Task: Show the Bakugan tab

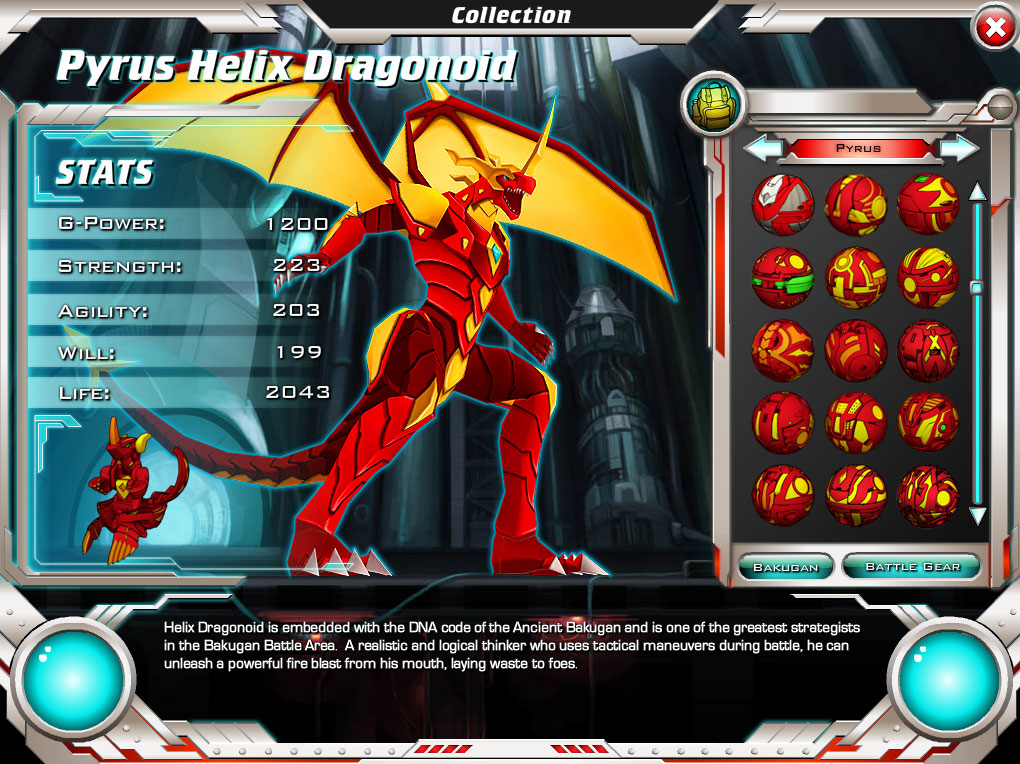Action: pos(785,567)
